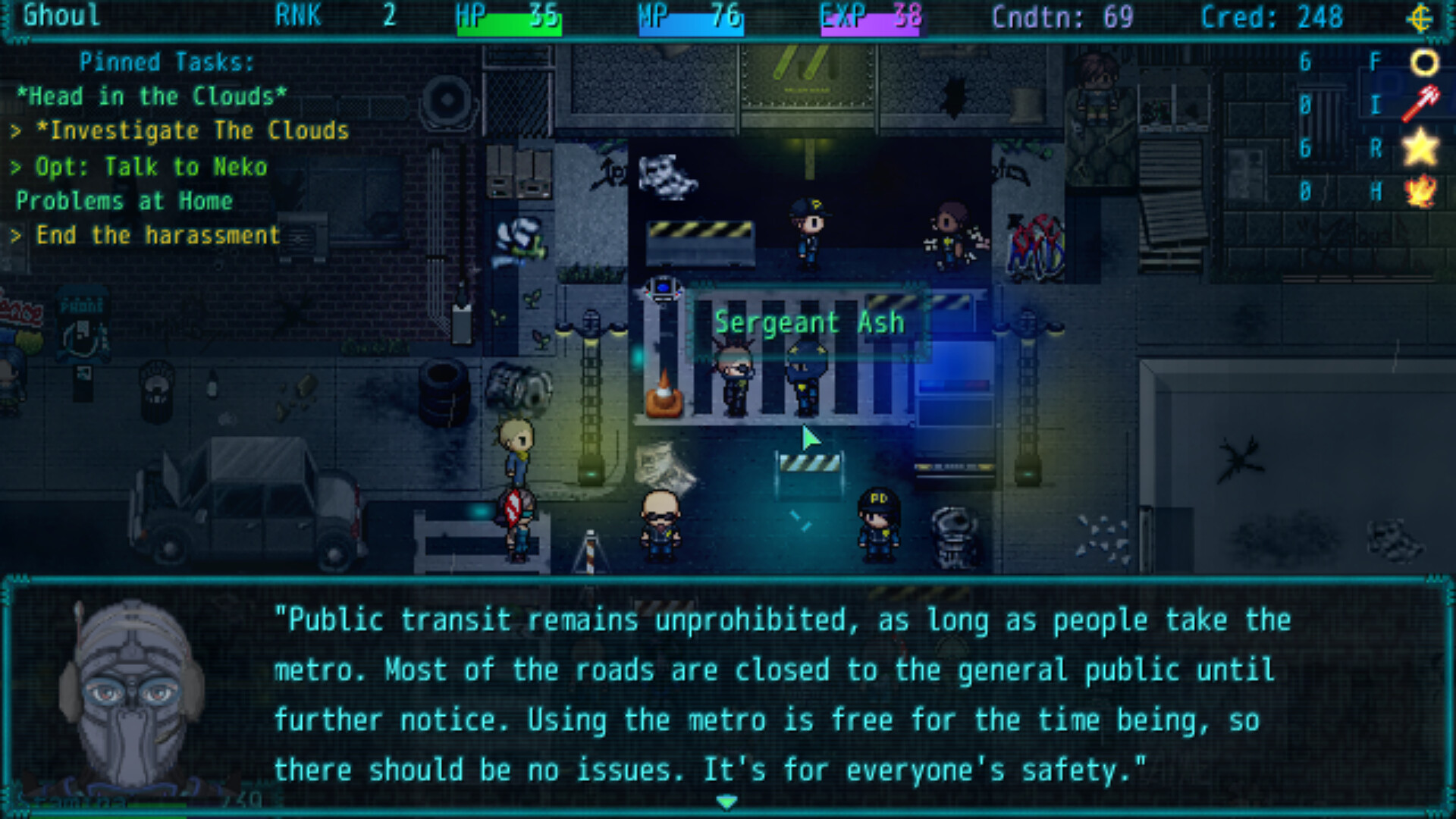Select the drone hovering near the gate
The height and width of the screenshot is (819, 1456).
(x=664, y=288)
